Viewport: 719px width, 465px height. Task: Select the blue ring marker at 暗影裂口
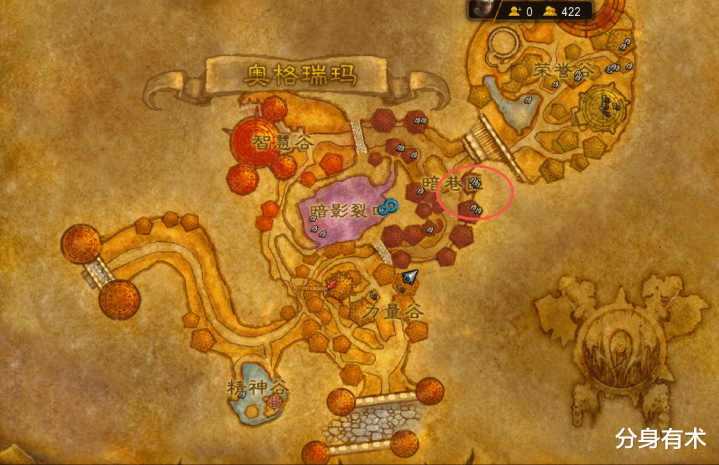tap(388, 208)
